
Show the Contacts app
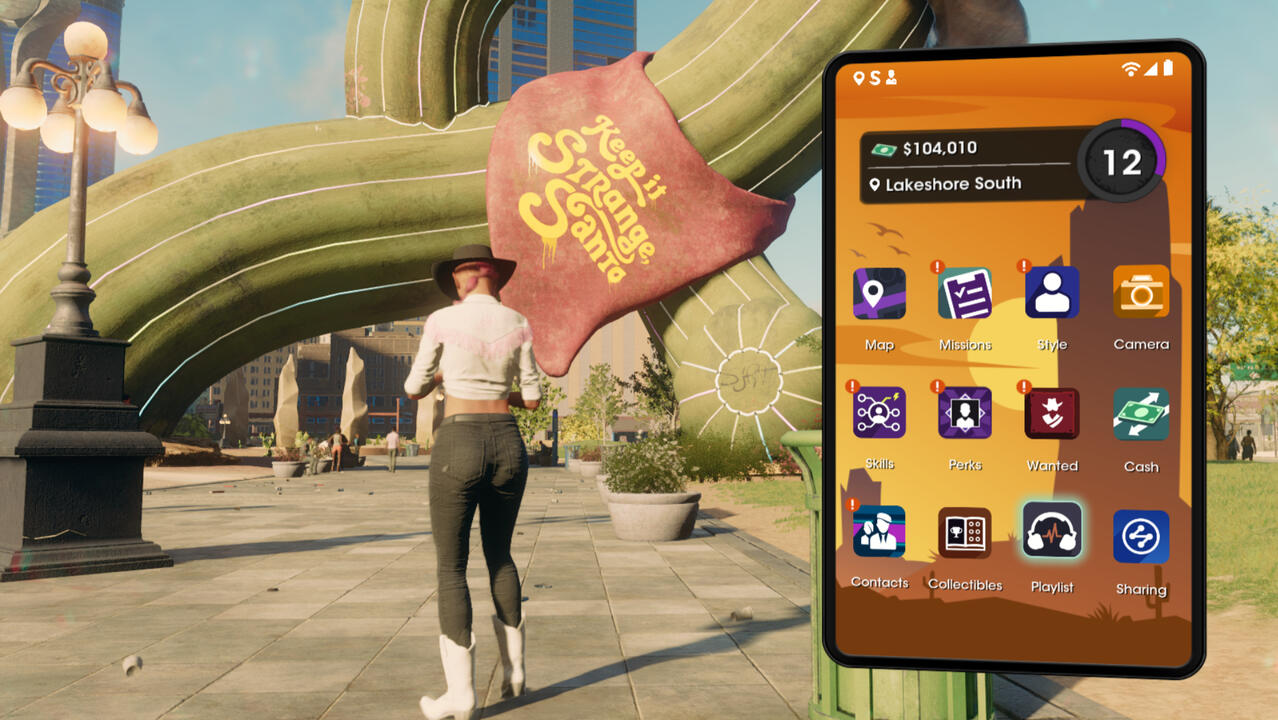coord(879,531)
